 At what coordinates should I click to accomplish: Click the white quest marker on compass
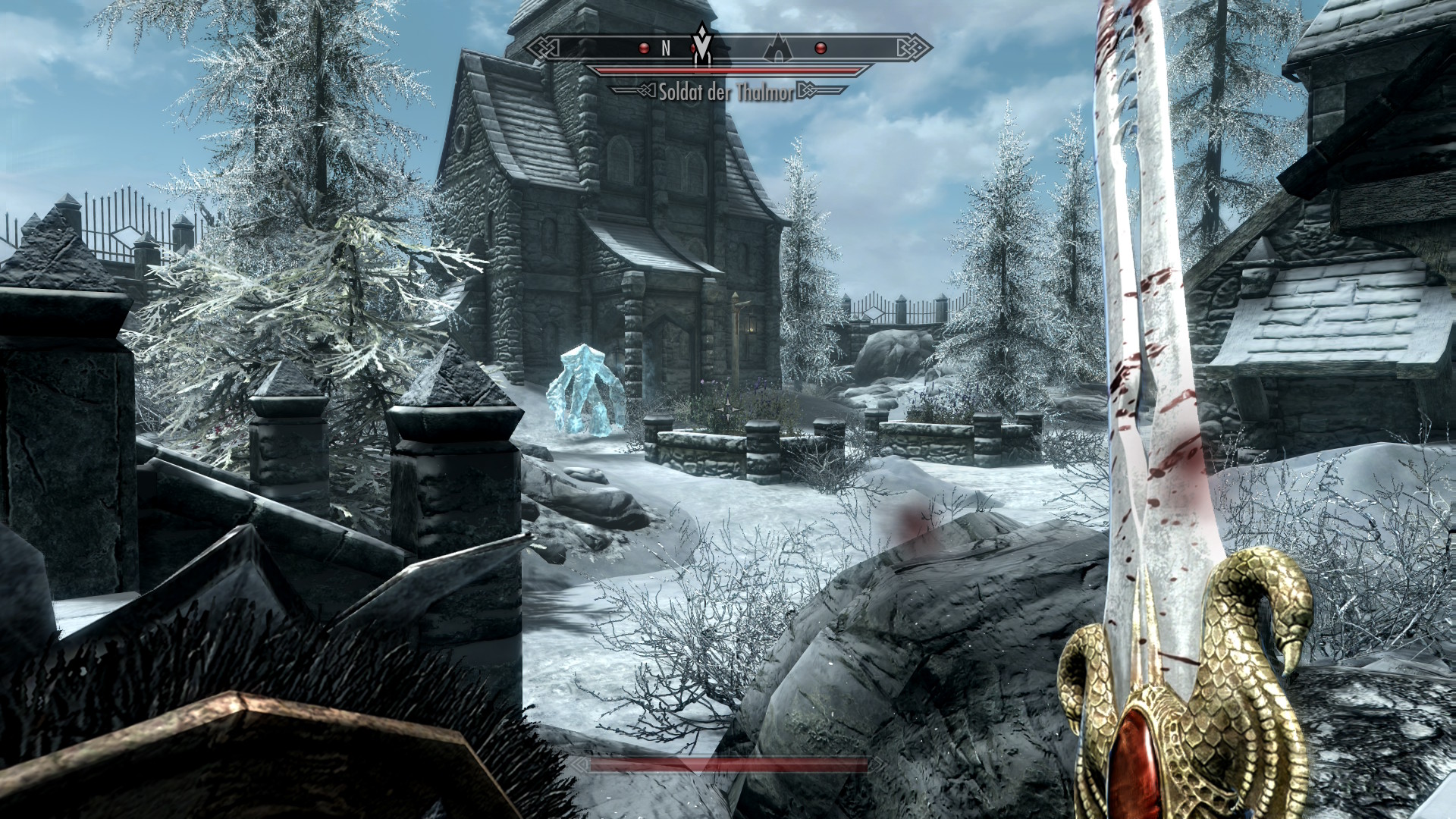704,45
